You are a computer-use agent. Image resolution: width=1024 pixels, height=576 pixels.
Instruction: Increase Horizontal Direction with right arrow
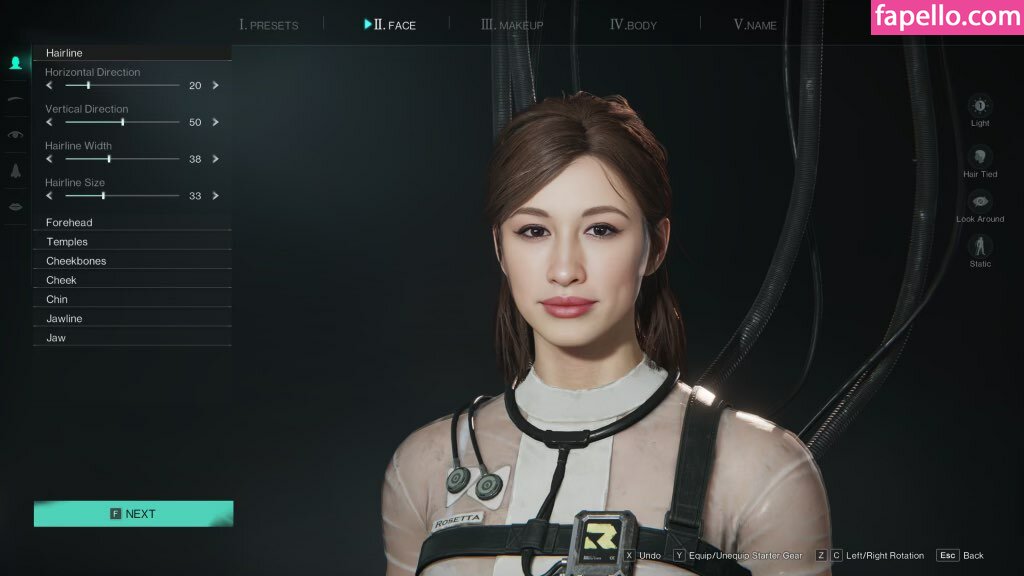pyautogui.click(x=215, y=86)
